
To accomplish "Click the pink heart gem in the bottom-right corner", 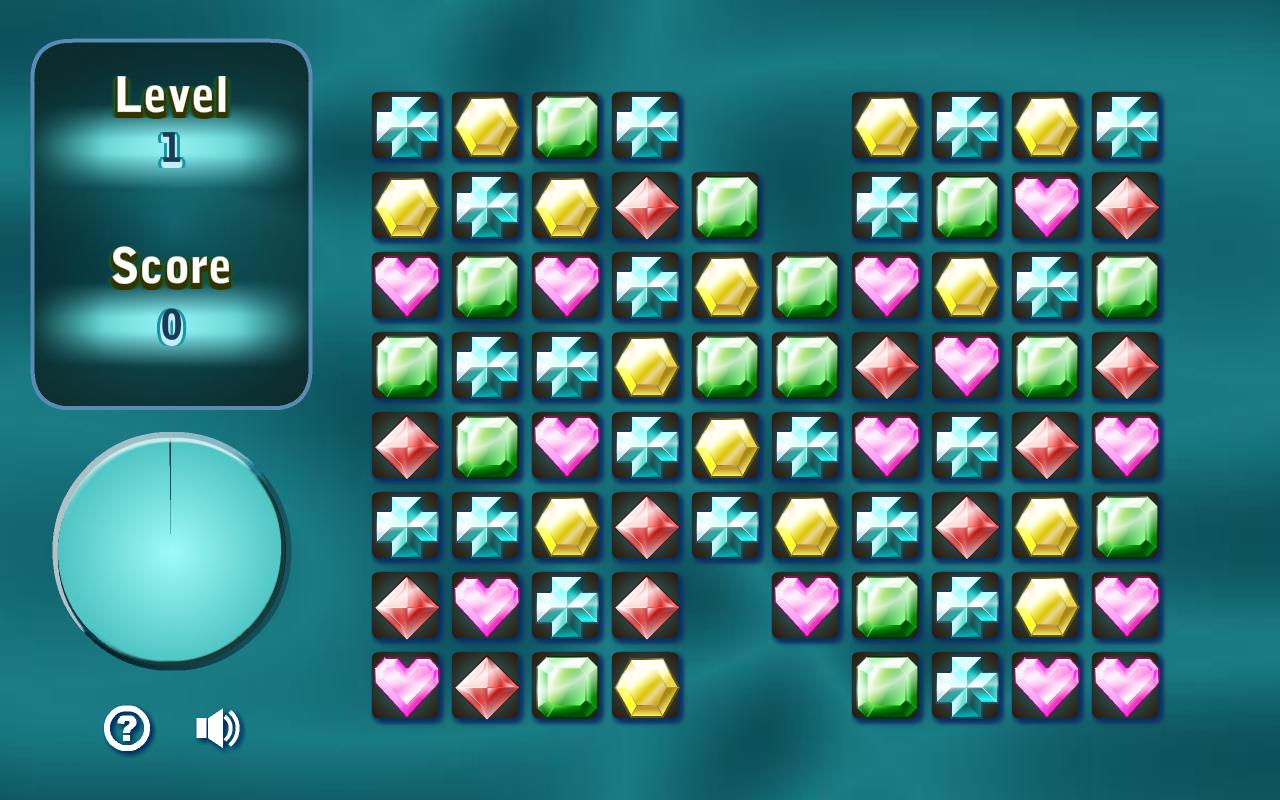I will 1125,687.
